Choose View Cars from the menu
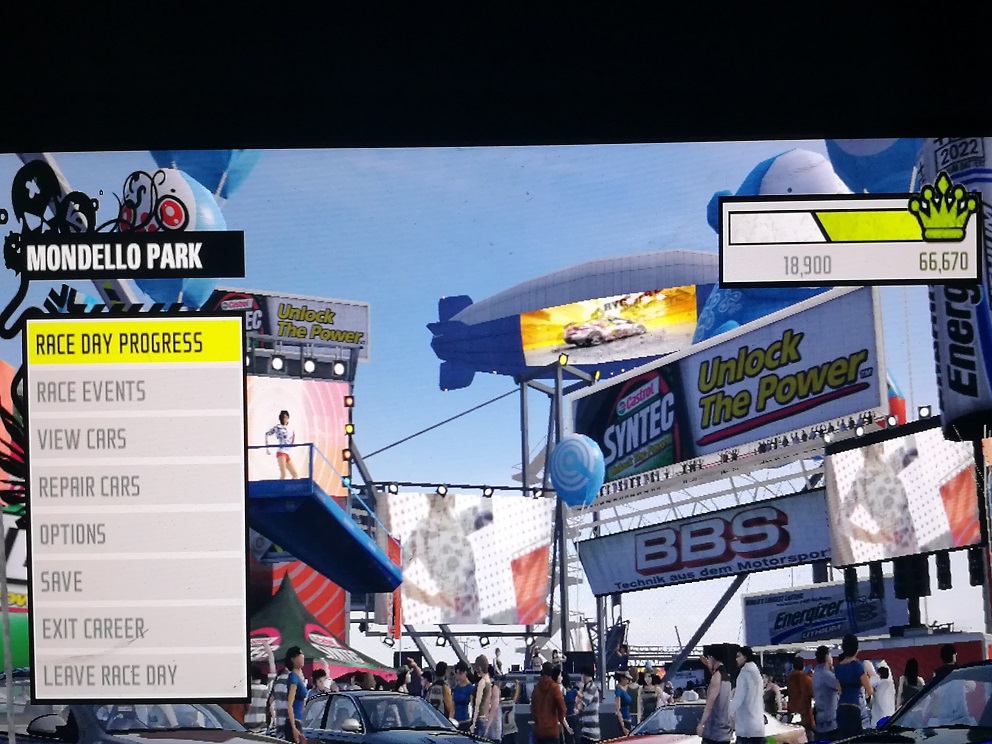Image resolution: width=992 pixels, height=744 pixels. [x=134, y=438]
